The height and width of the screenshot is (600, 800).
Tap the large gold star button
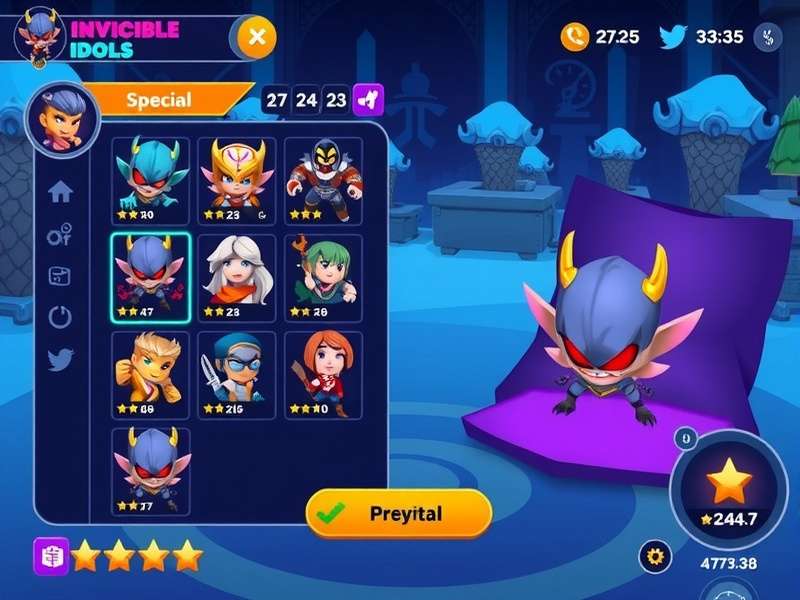click(728, 481)
